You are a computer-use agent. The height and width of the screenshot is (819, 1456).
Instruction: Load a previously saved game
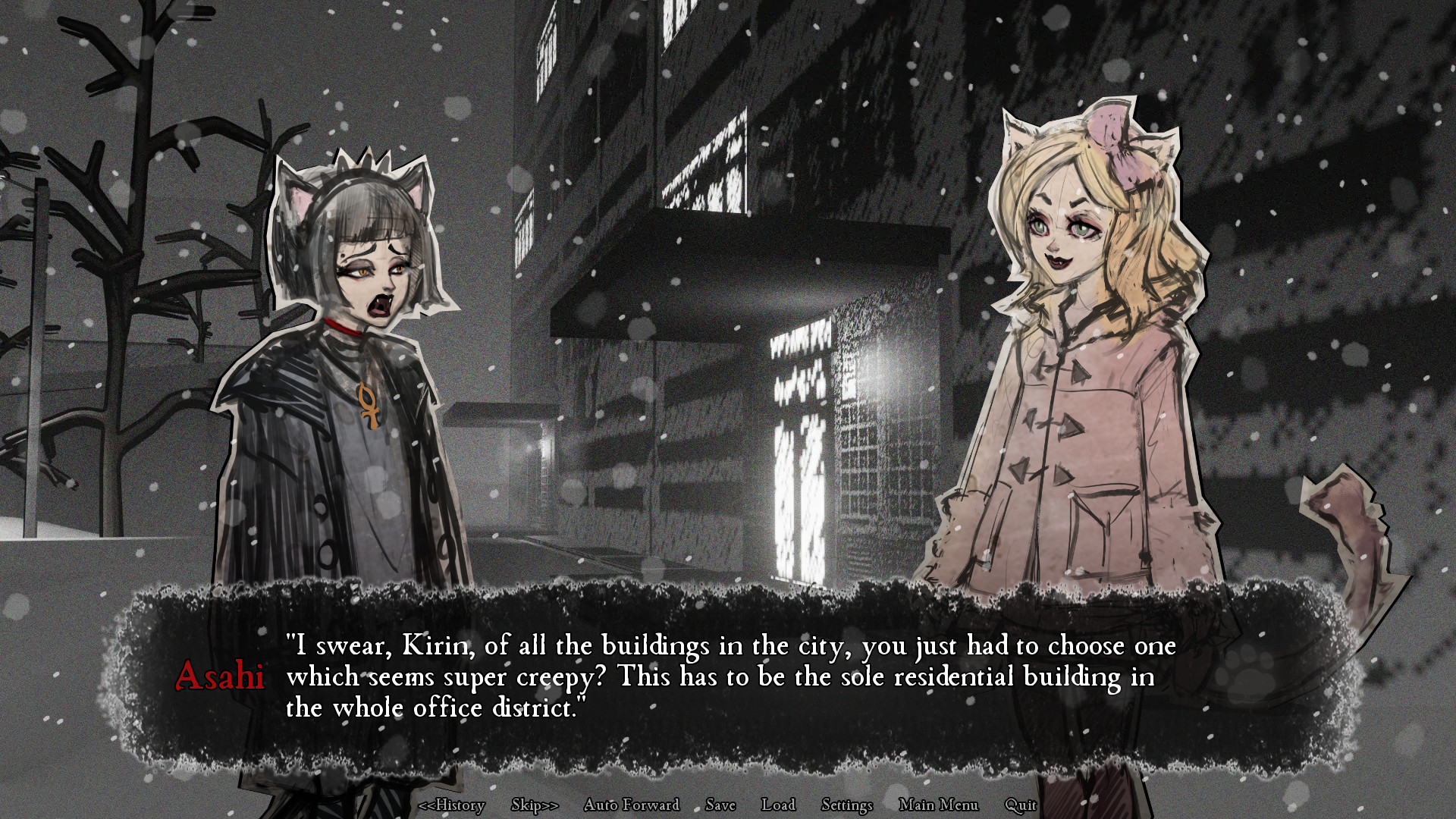[780, 805]
